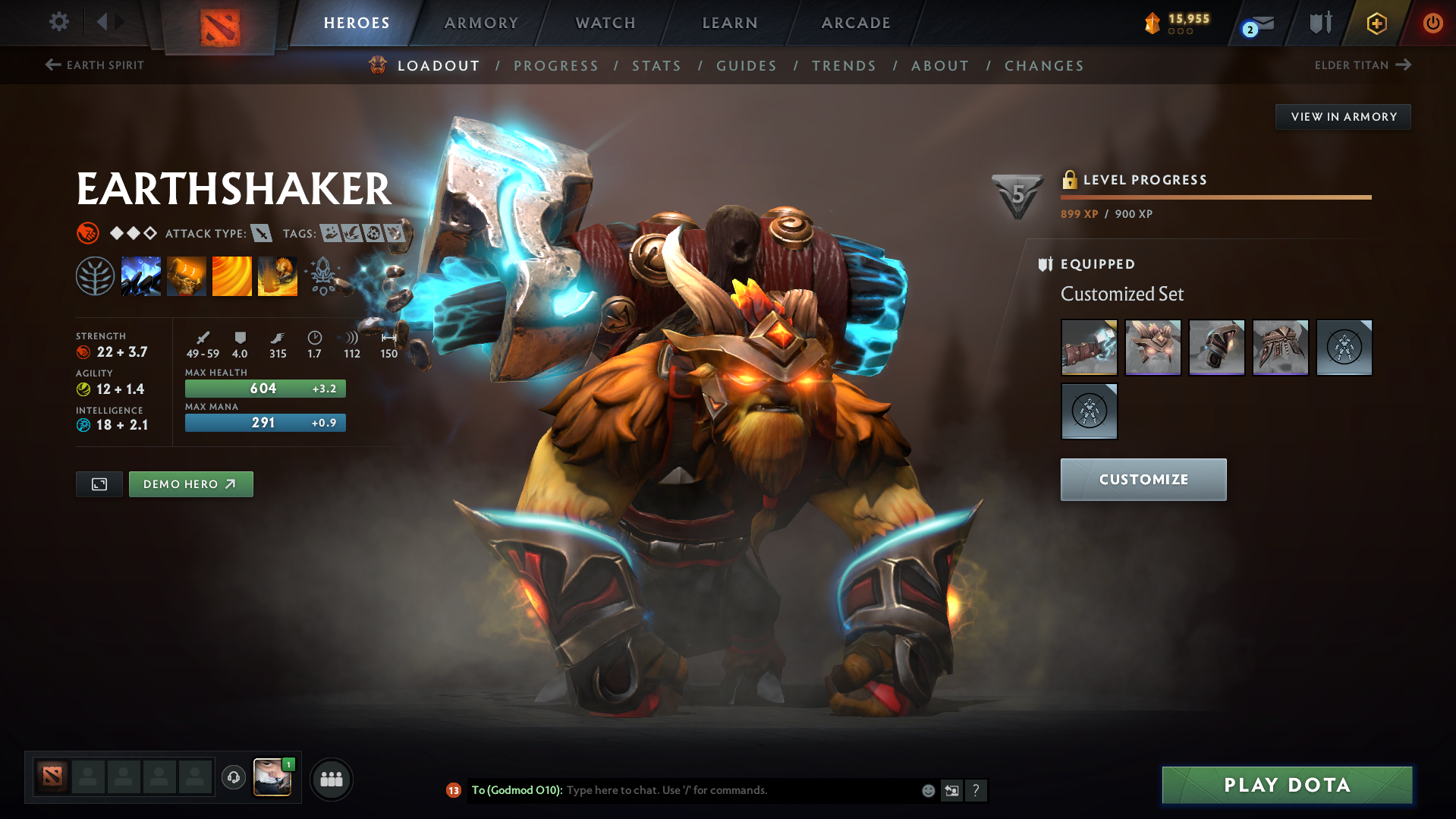
Task: Click the emoticon icon in chat bar
Action: tap(927, 790)
